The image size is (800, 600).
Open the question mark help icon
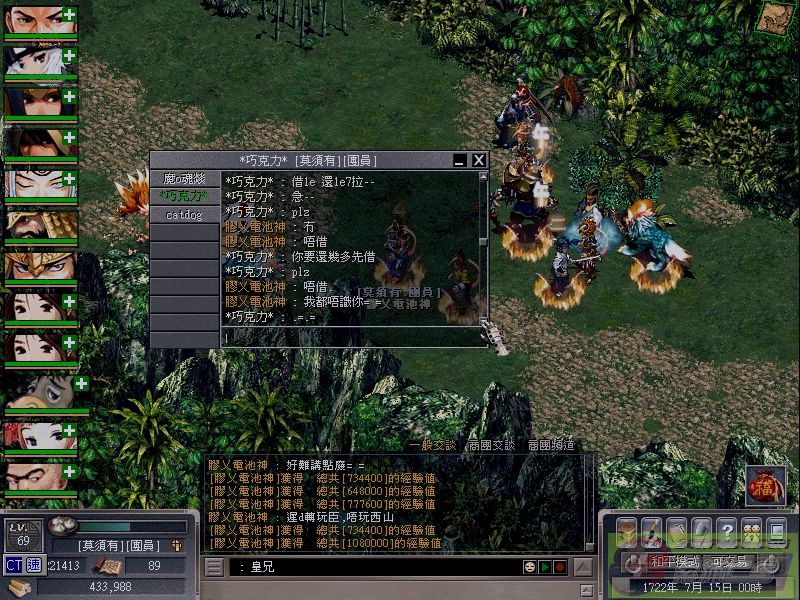[727, 530]
